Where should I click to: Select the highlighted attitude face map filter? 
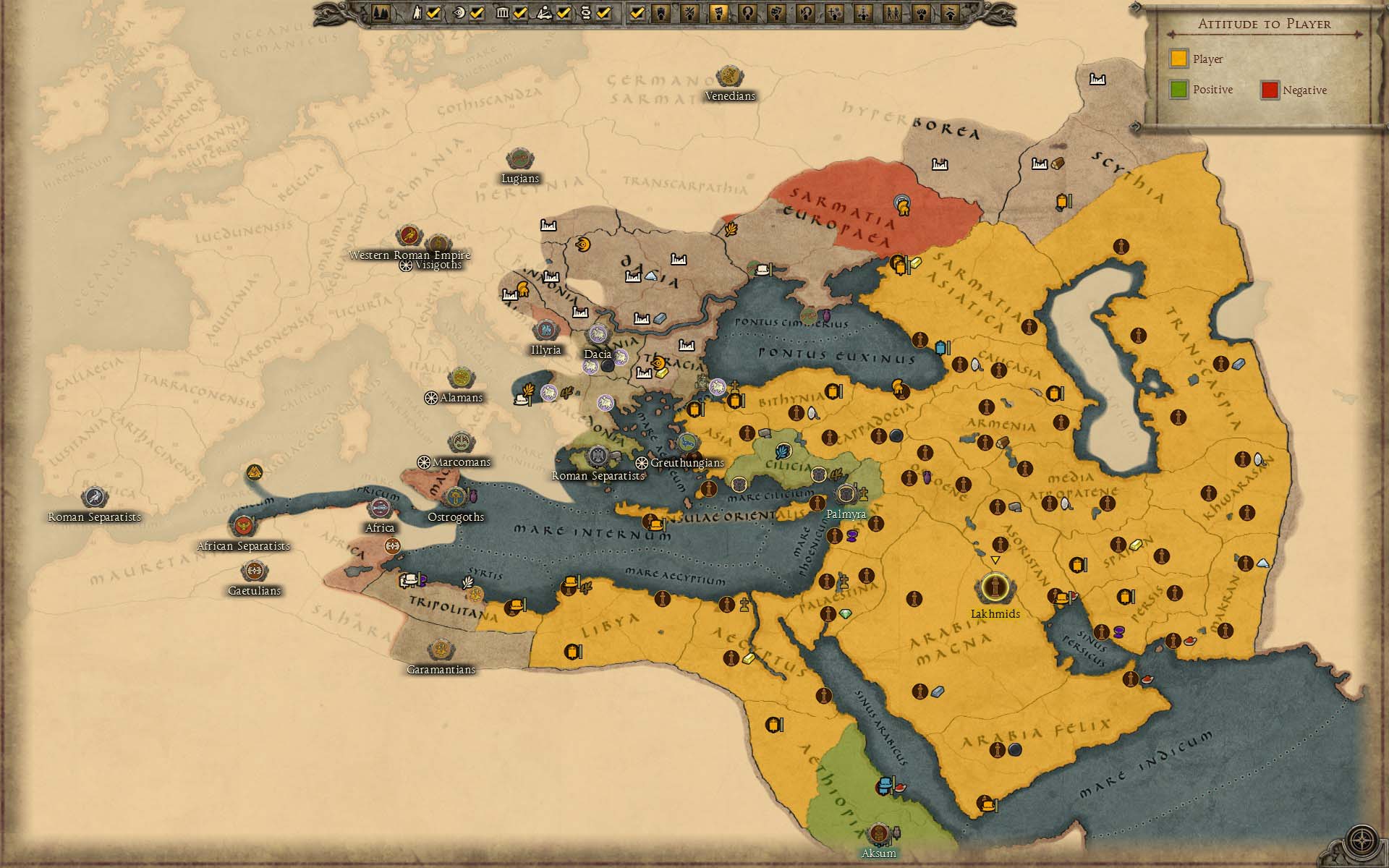click(718, 12)
